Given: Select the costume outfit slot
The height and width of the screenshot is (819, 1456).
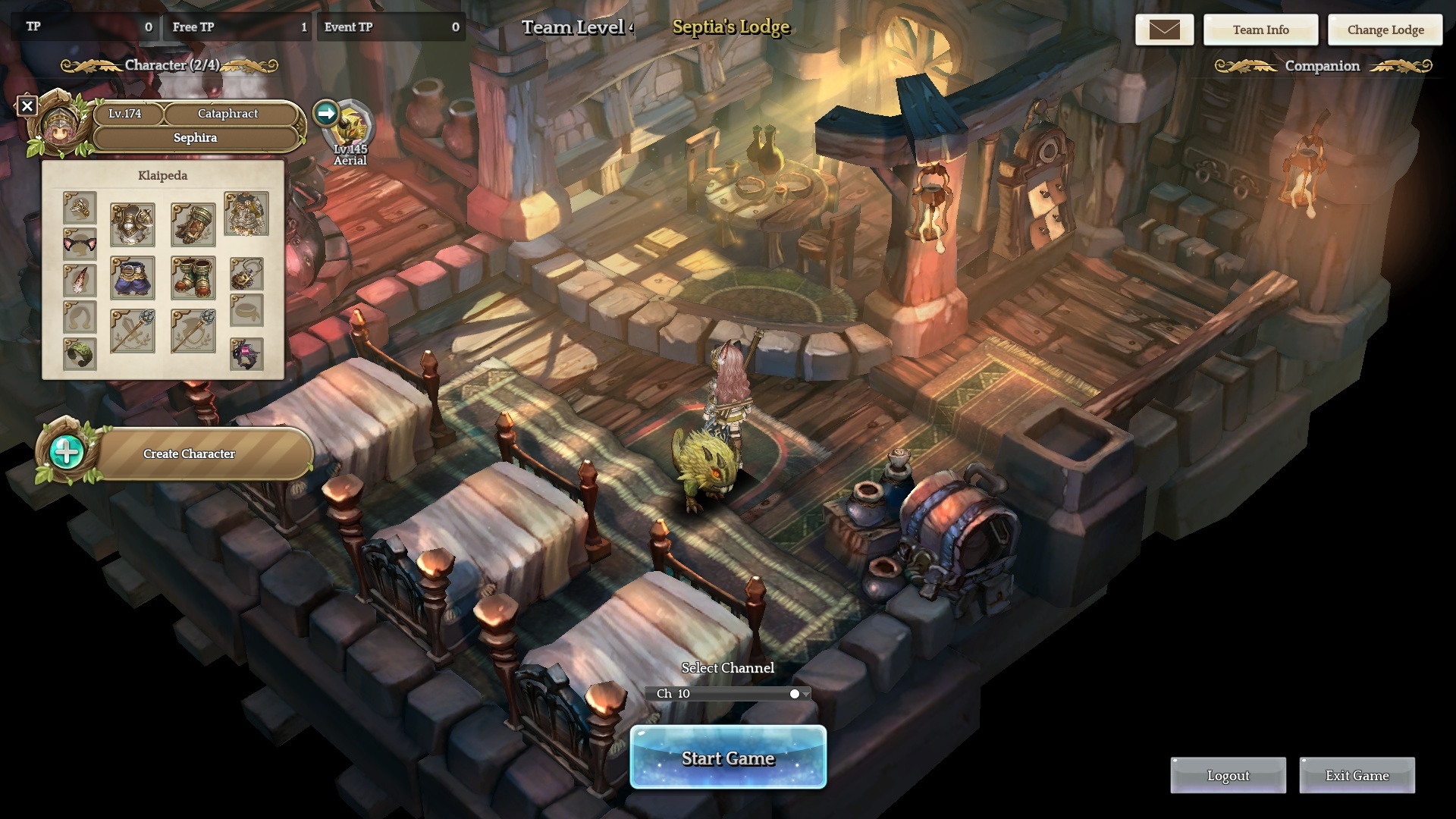Looking at the screenshot, I should (x=246, y=214).
